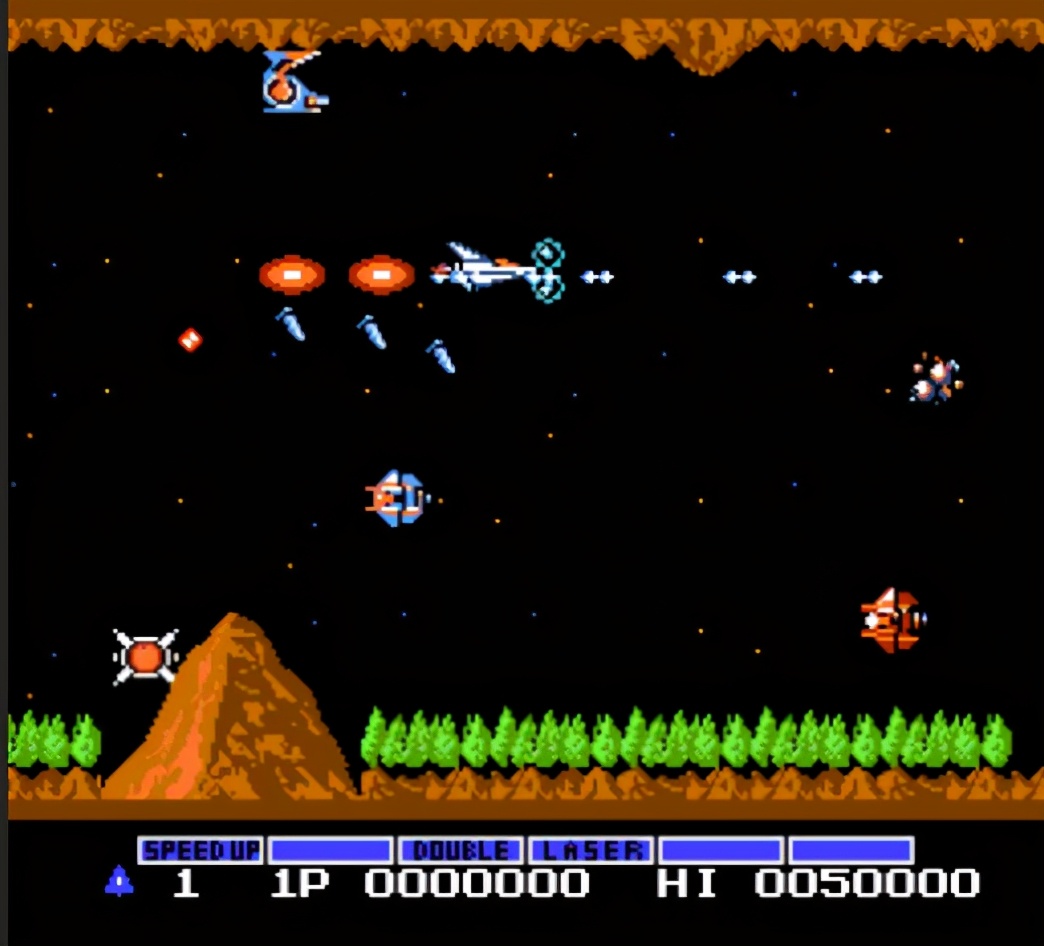Activate the LASER power-up slot
This screenshot has width=1044, height=946.
pyautogui.click(x=591, y=851)
